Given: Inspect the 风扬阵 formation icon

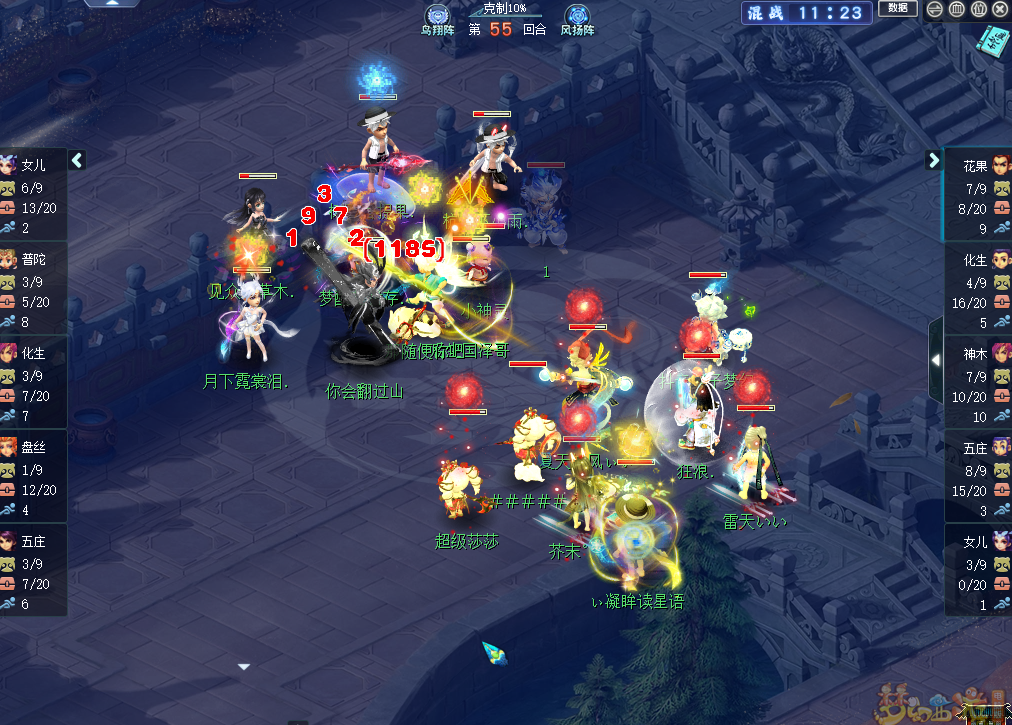Looking at the screenshot, I should click(577, 15).
